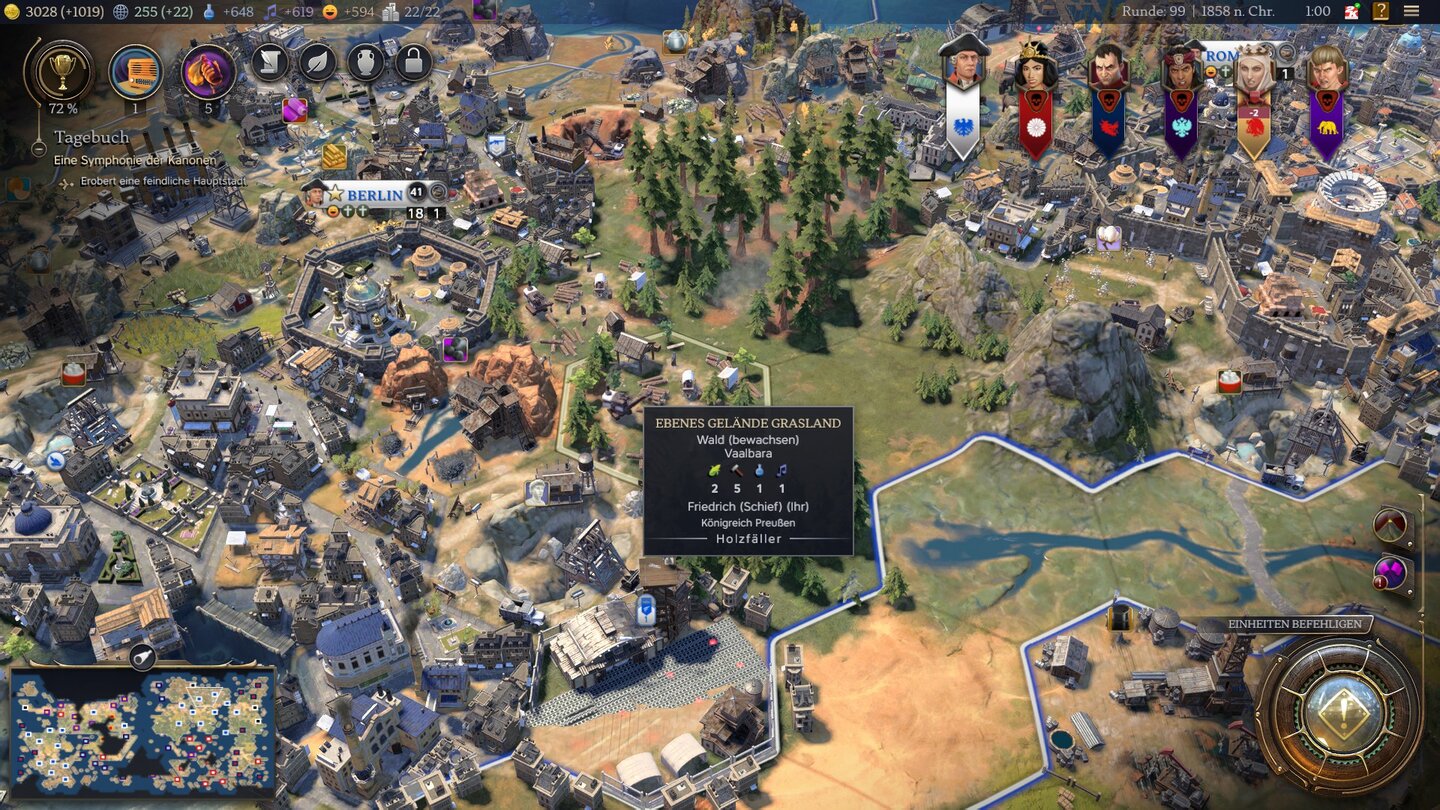Click the 2K account icon
The image size is (1440, 810).
(x=1352, y=11)
